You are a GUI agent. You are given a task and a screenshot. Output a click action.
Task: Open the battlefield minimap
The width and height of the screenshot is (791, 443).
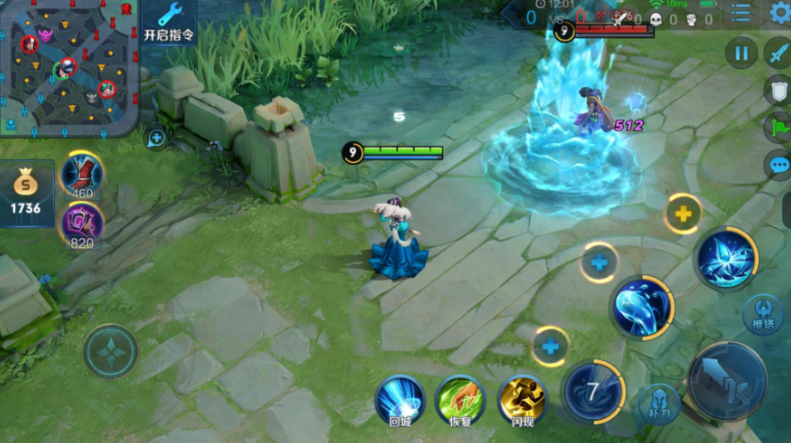click(x=68, y=68)
